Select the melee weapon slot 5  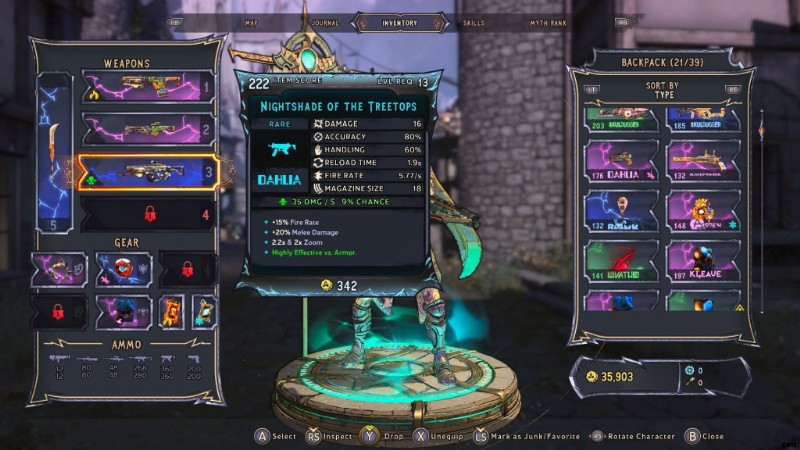pyautogui.click(x=53, y=150)
